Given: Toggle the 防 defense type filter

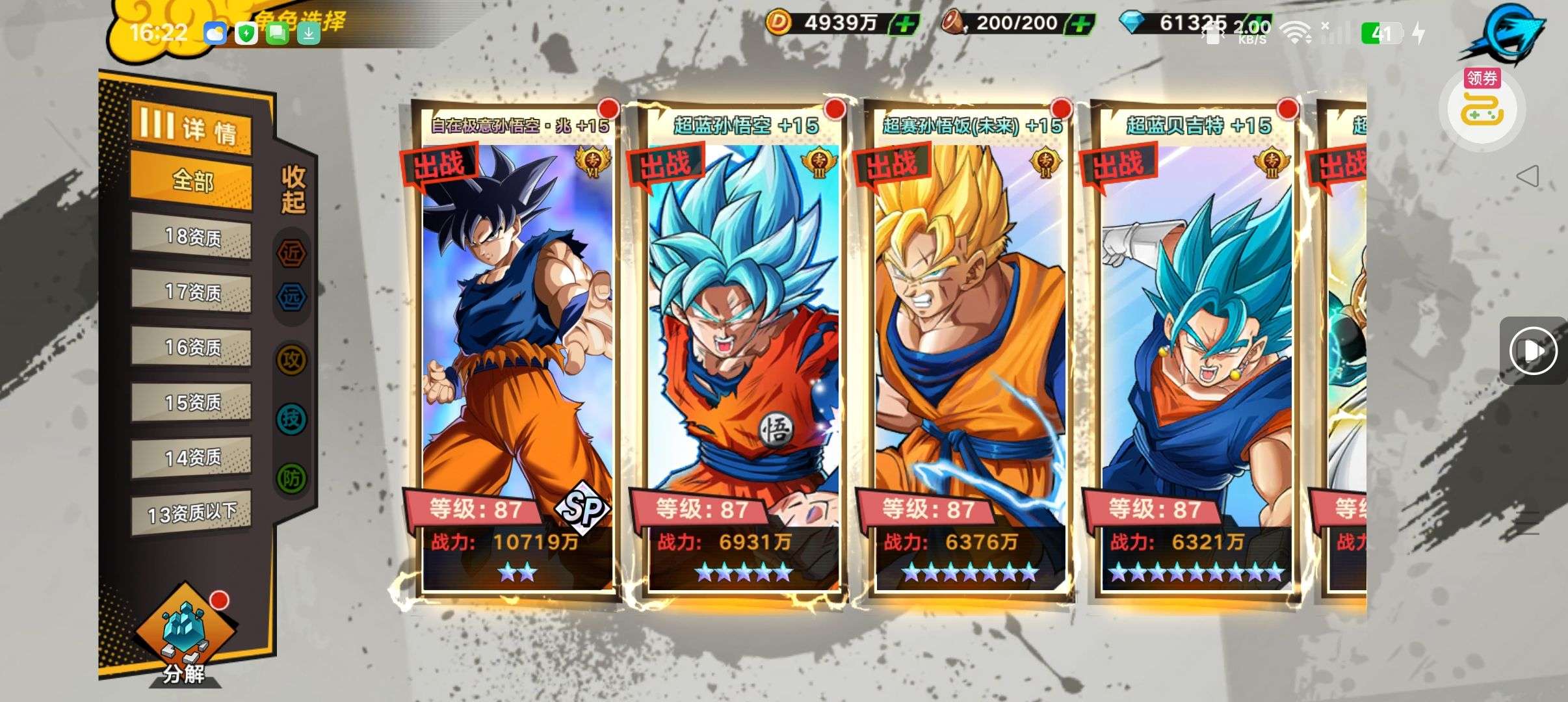Looking at the screenshot, I should (291, 479).
